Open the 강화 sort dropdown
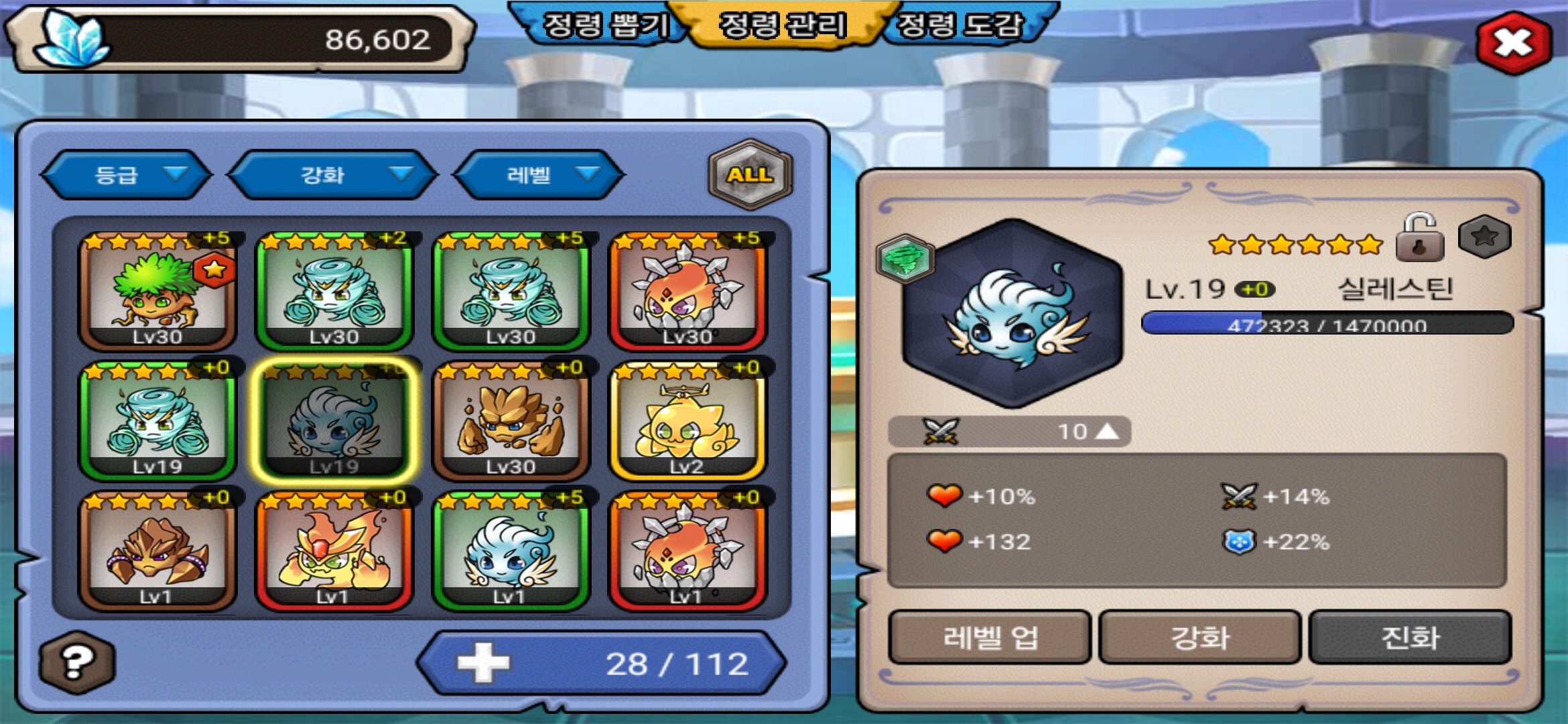The height and width of the screenshot is (724, 1568). 333,175
